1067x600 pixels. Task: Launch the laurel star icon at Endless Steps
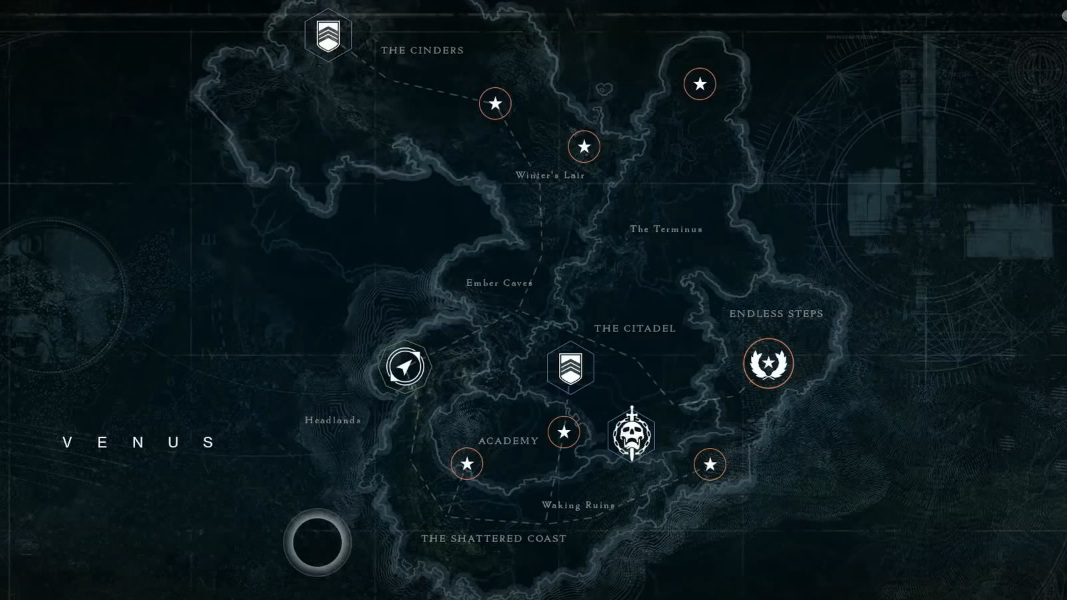[x=768, y=362]
